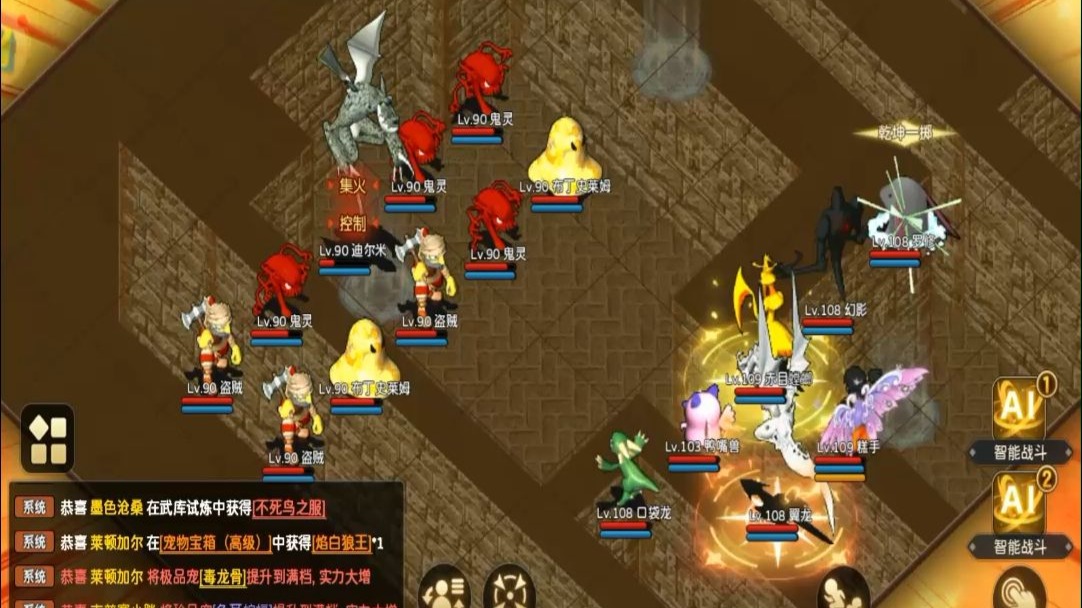Activate the AI 2 smart battle button

click(x=1018, y=502)
